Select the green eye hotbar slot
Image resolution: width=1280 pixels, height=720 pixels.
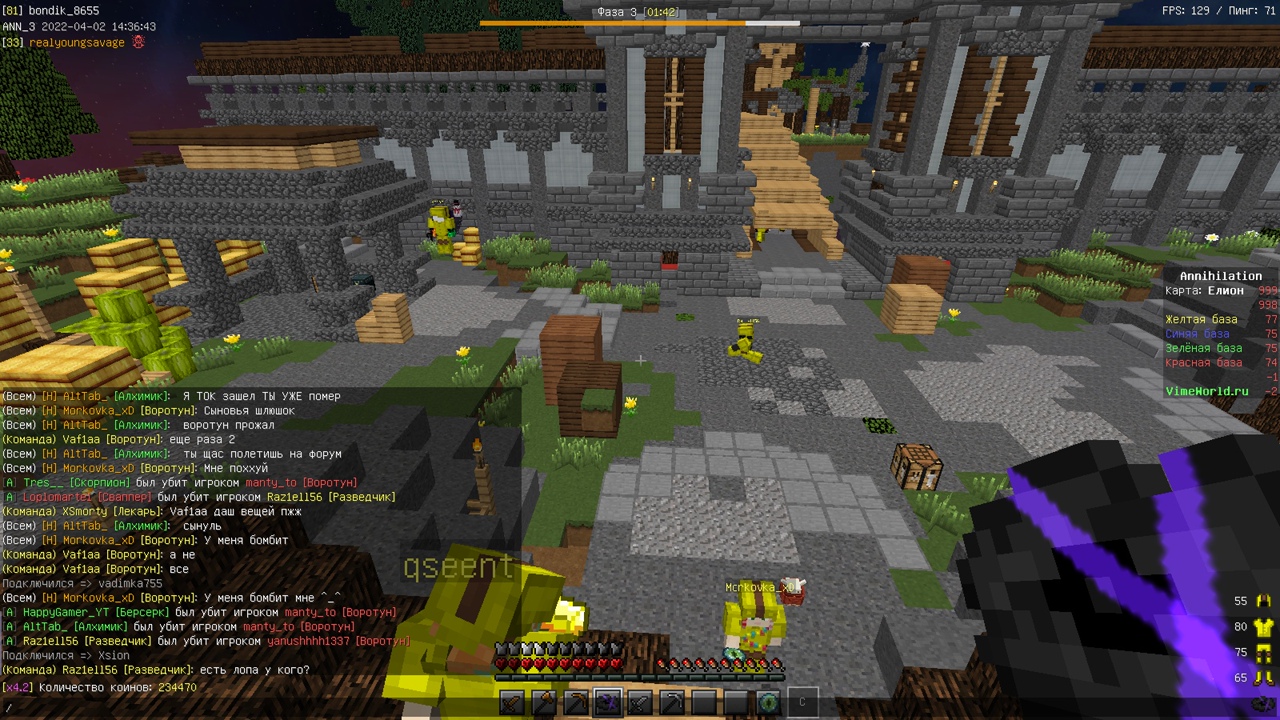pyautogui.click(x=768, y=702)
